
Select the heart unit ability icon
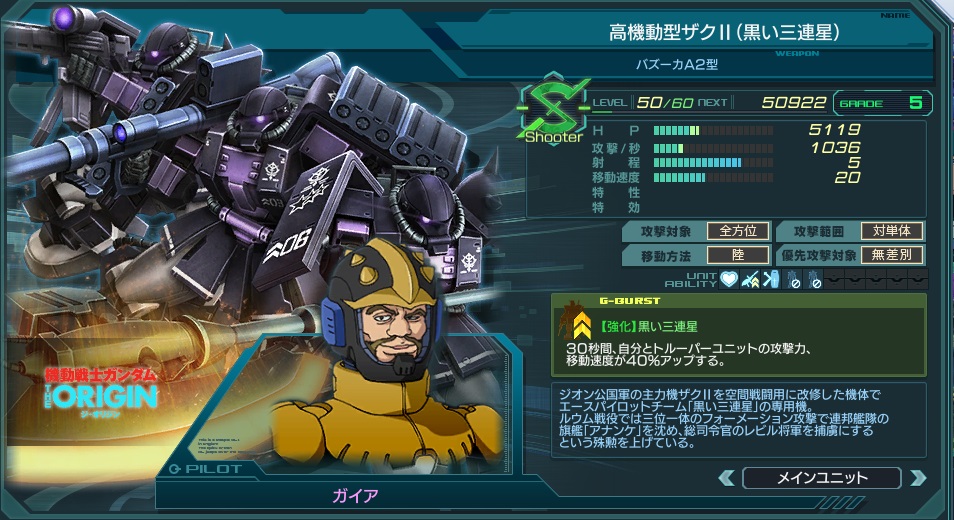pos(727,279)
